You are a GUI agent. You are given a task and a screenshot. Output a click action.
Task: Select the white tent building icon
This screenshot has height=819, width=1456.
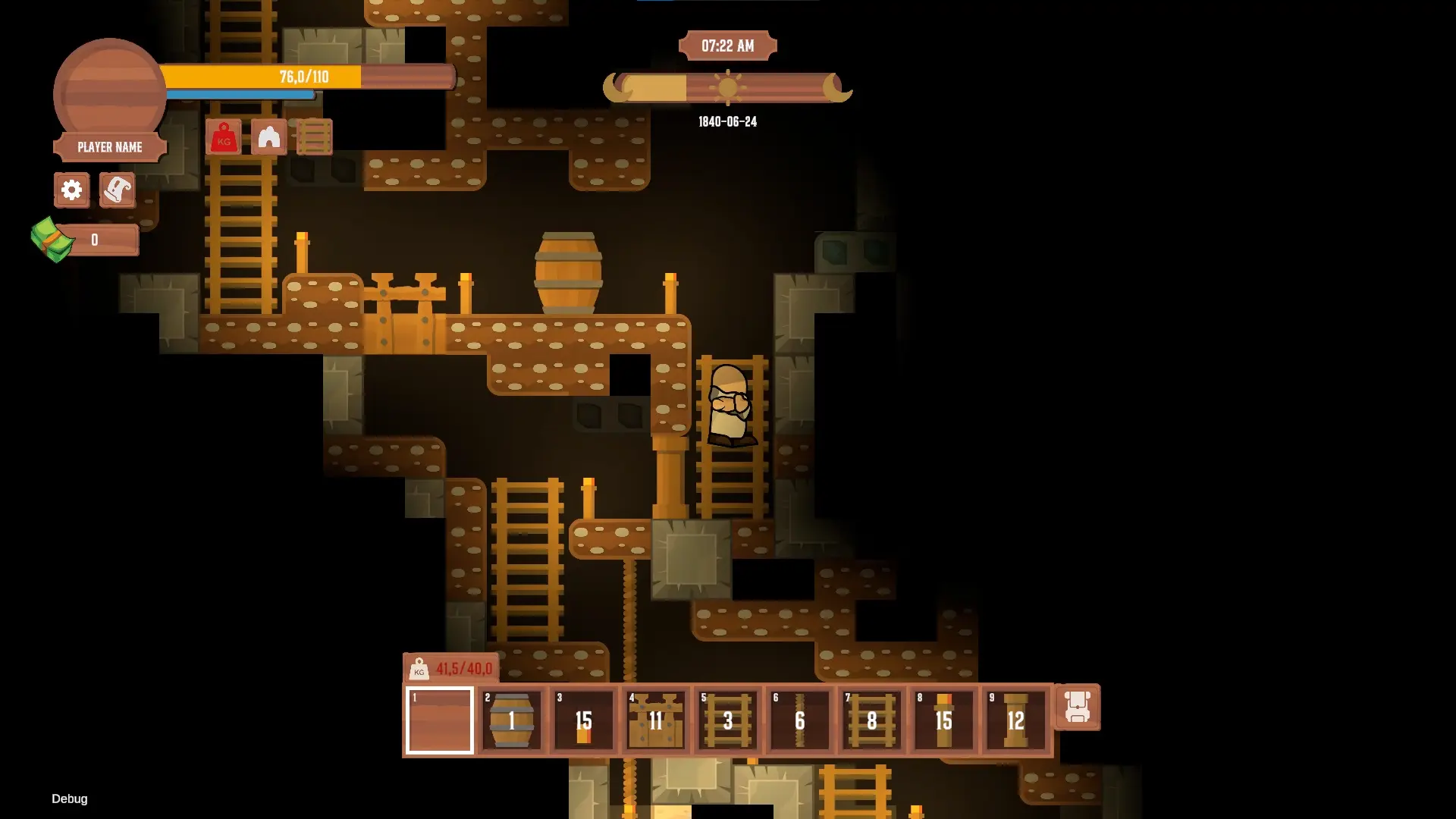point(269,137)
